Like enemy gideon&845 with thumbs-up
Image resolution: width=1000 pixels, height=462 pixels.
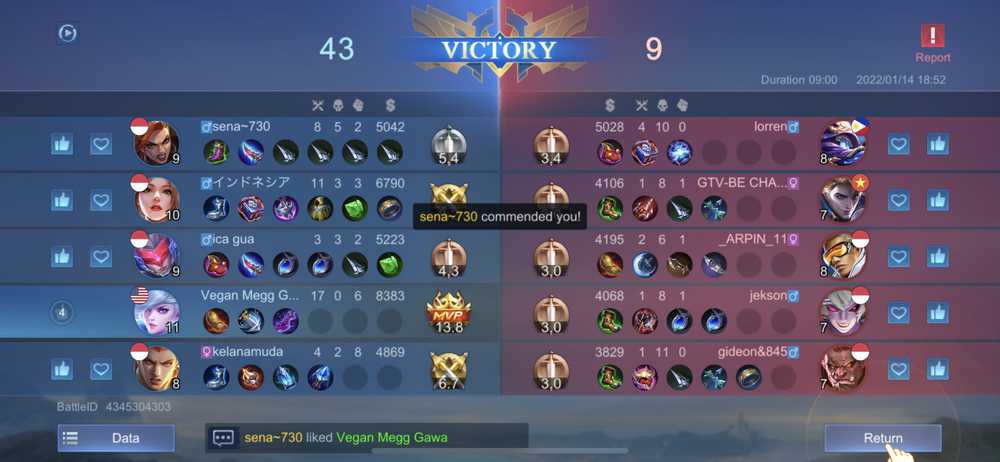point(937,370)
